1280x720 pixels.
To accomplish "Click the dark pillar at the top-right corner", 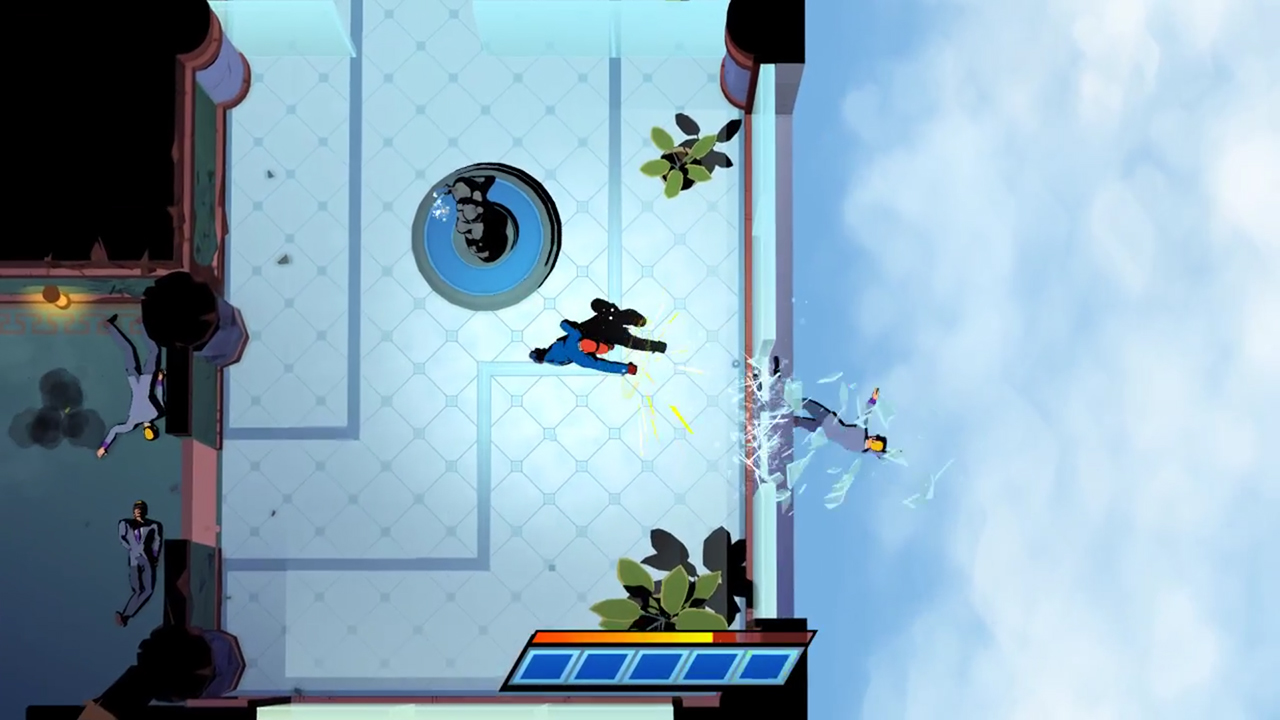I will click(765, 30).
